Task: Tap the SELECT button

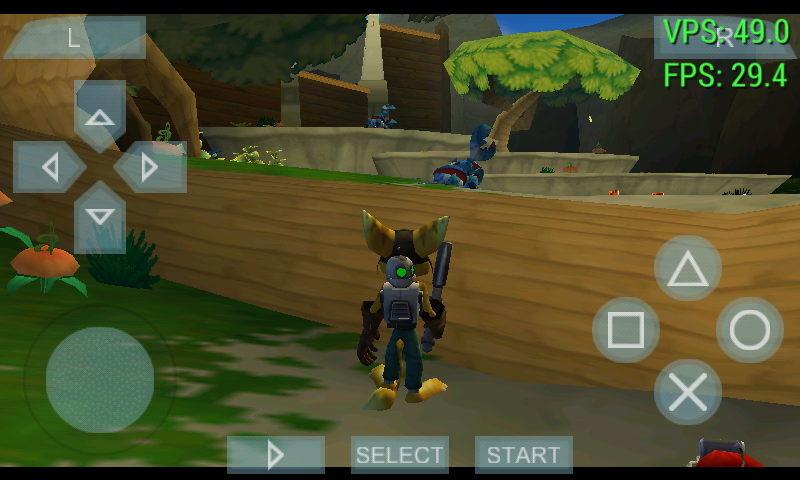Action: pyautogui.click(x=400, y=455)
